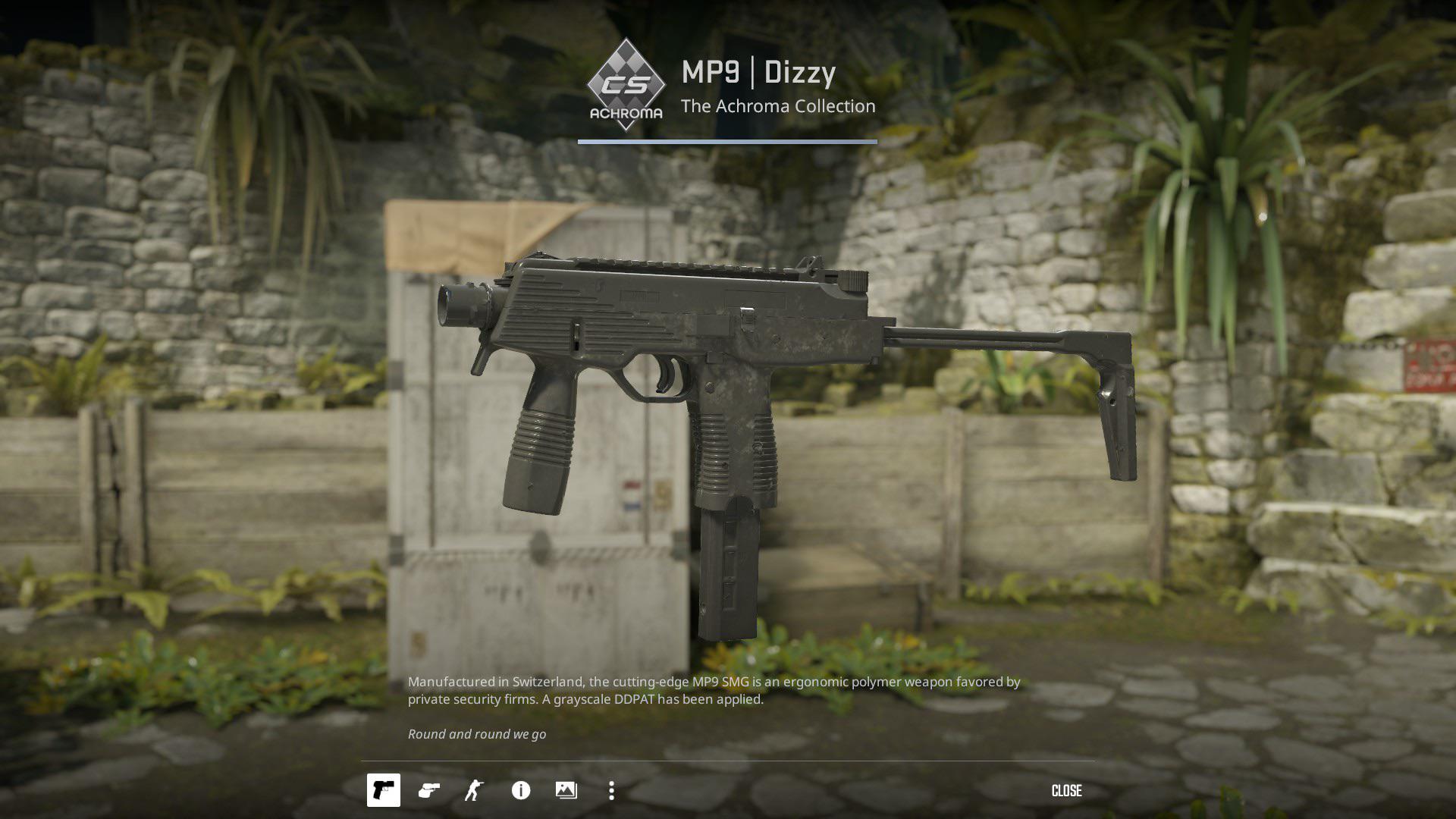Open the item info circle icon
The width and height of the screenshot is (1456, 819).
pos(521,791)
